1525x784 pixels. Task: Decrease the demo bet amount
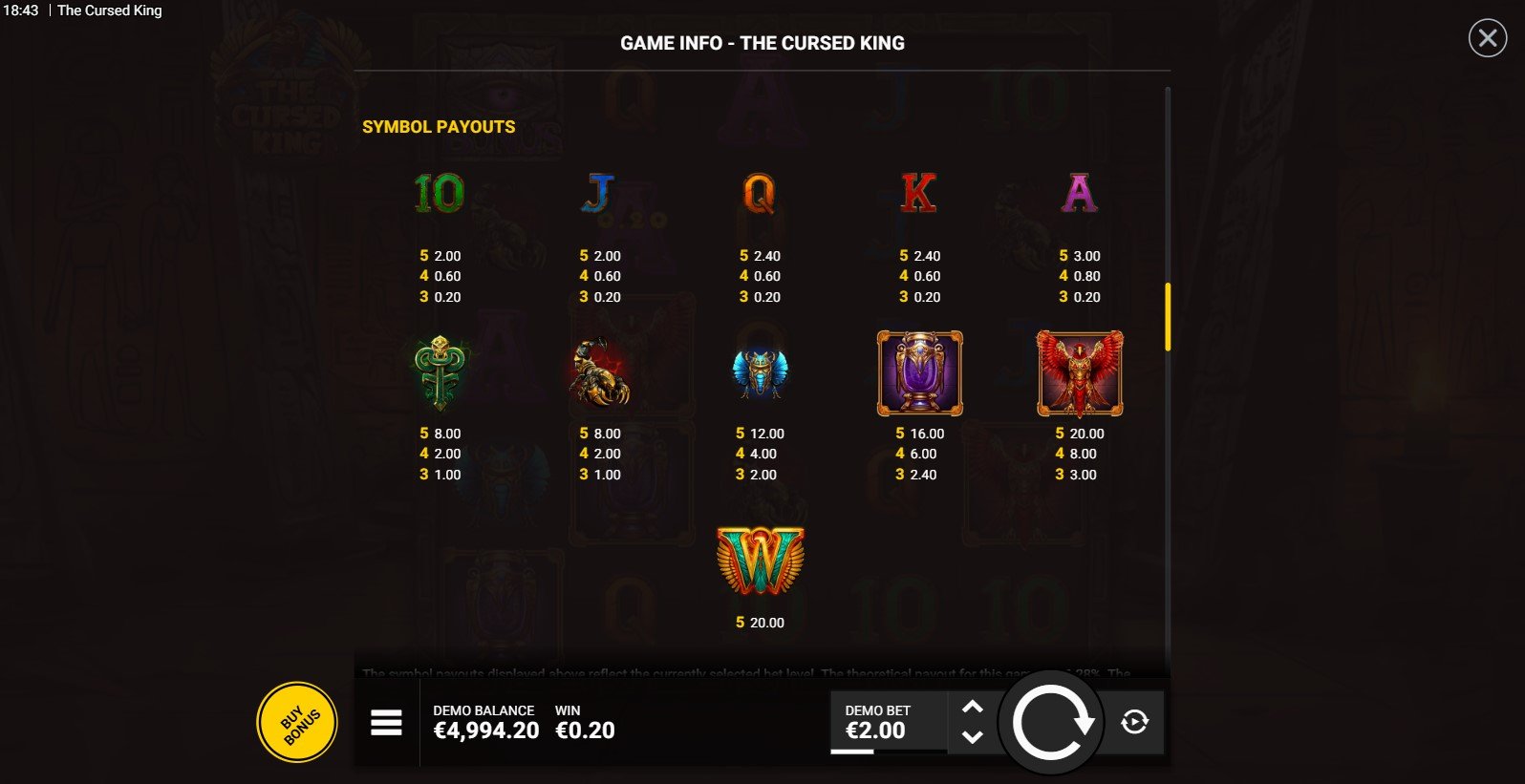[x=972, y=736]
